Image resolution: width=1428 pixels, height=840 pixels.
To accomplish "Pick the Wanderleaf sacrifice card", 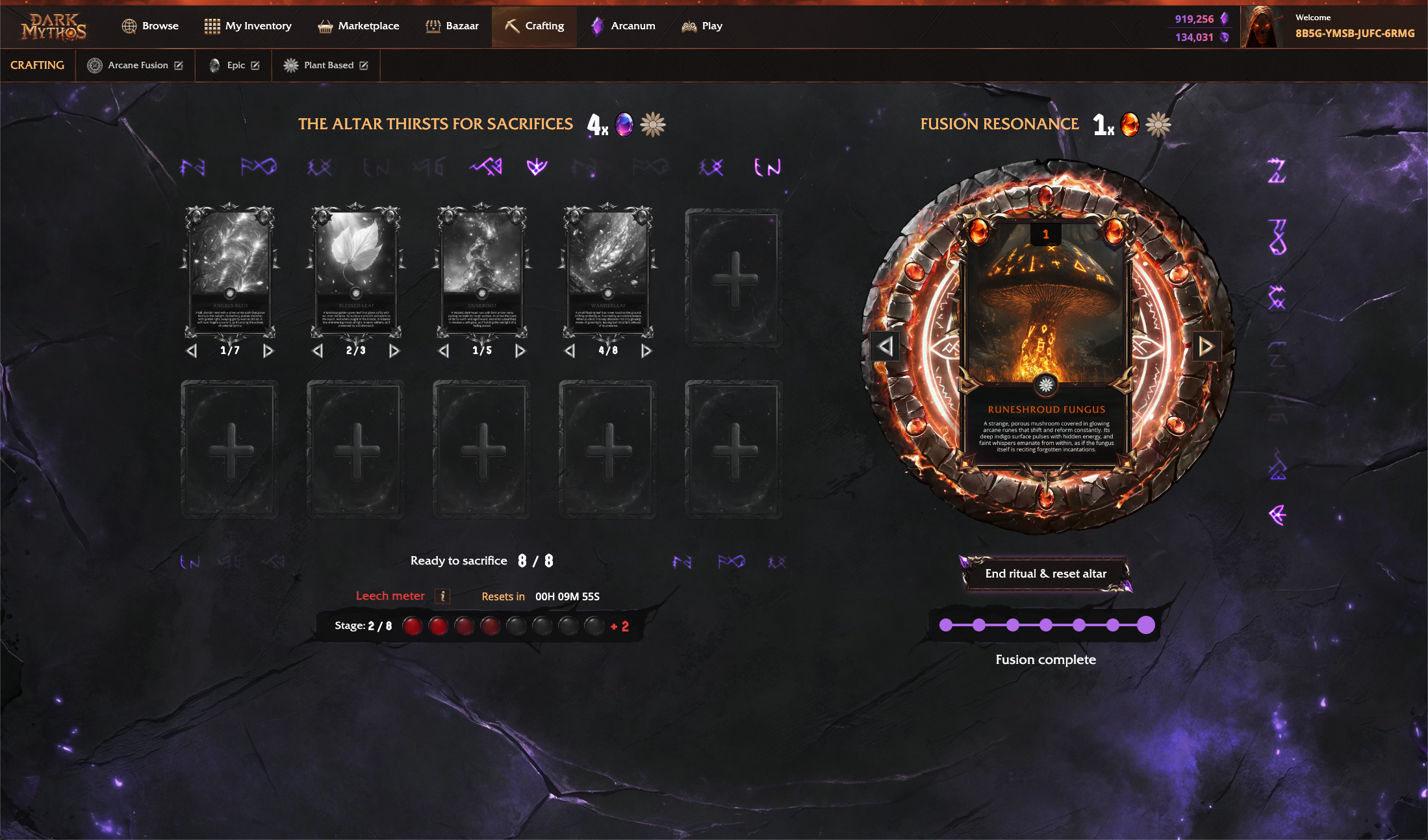I will 608,272.
